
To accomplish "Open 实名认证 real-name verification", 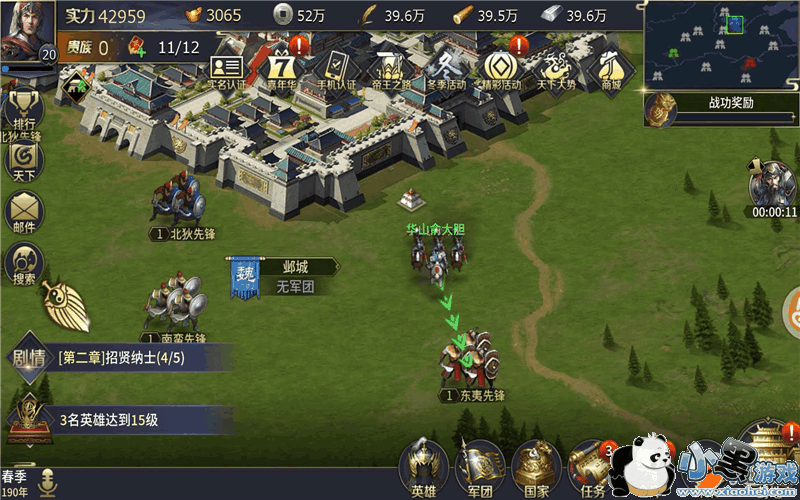I will pyautogui.click(x=226, y=70).
